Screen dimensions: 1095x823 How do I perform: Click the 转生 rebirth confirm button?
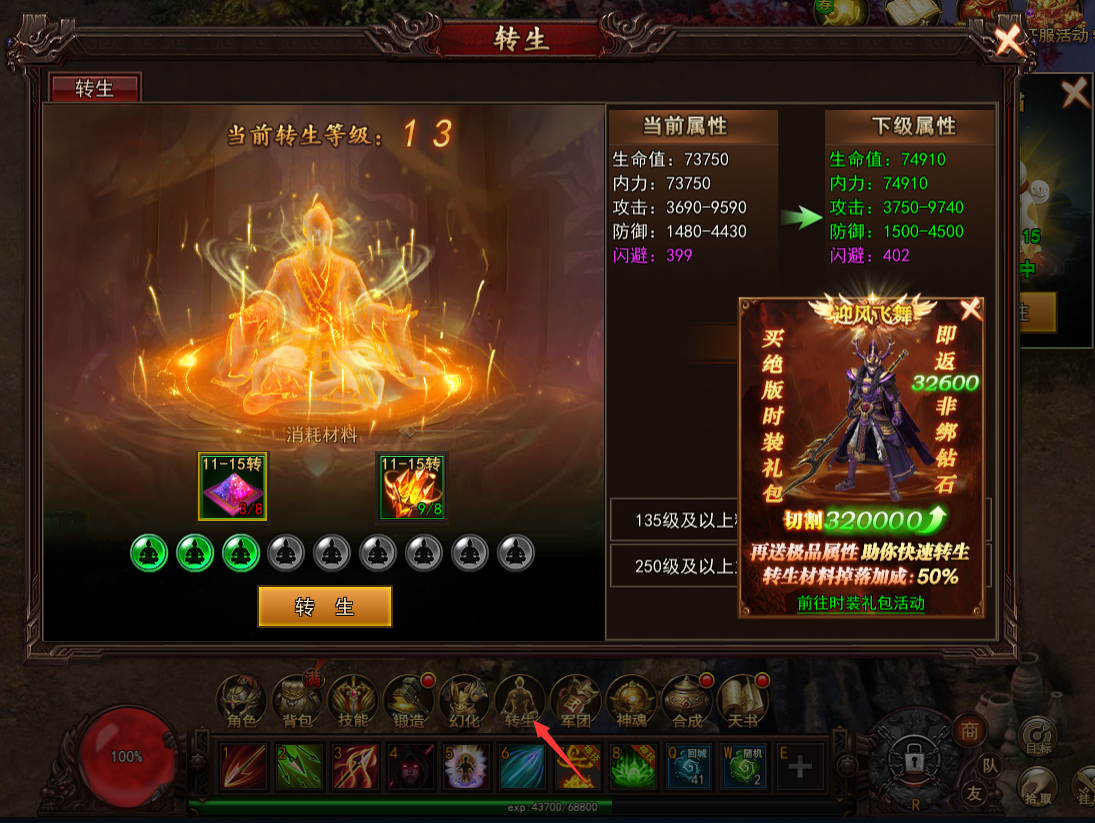click(325, 606)
